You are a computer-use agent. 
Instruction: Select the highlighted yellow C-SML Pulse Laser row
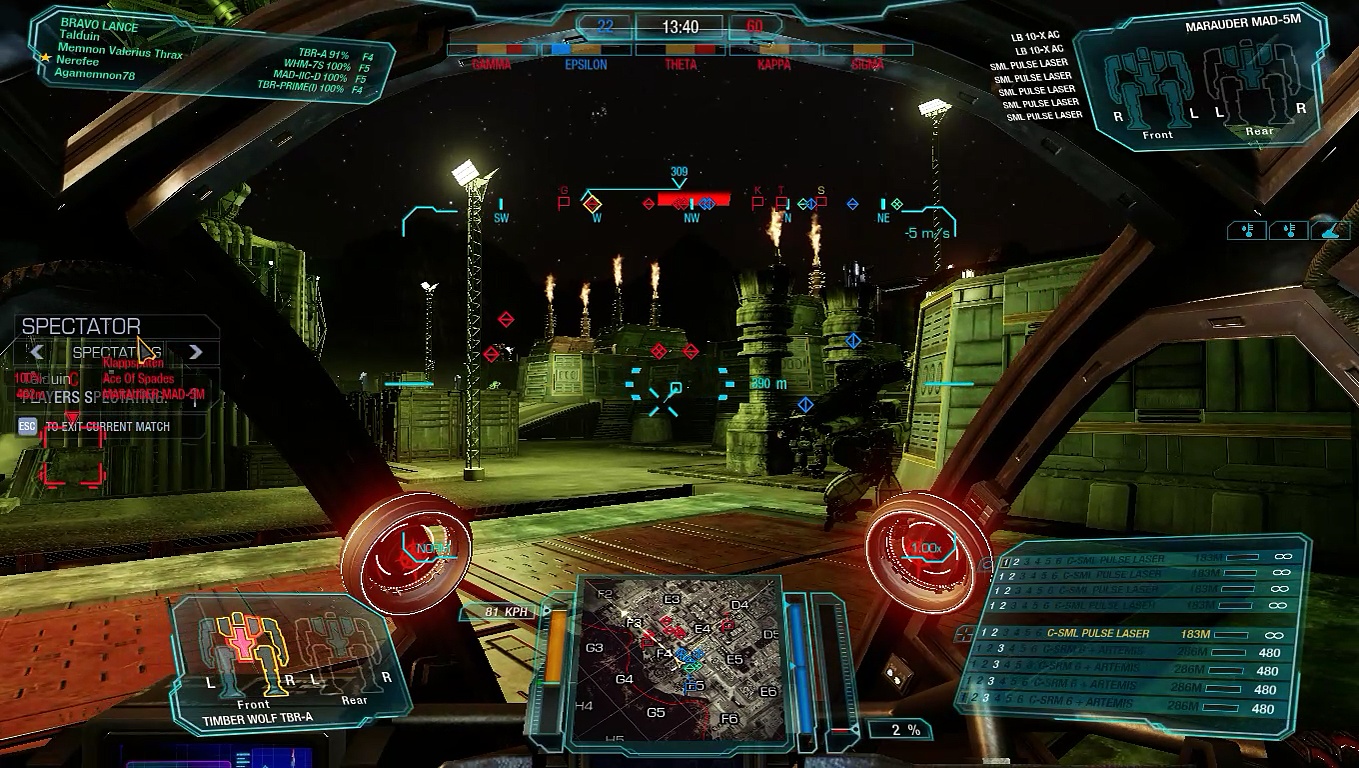click(1130, 634)
